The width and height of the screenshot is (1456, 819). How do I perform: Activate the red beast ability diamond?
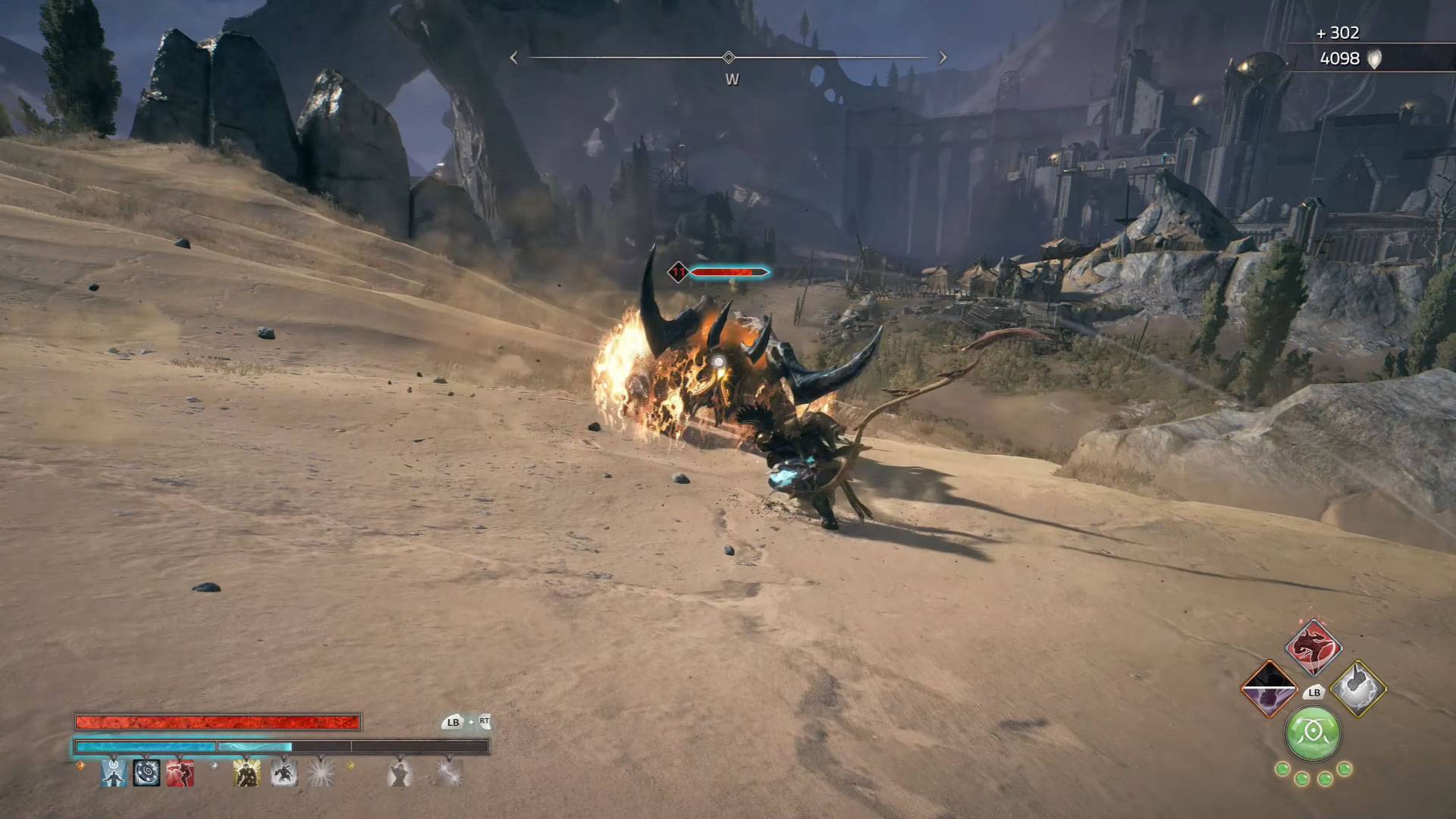click(x=1313, y=648)
